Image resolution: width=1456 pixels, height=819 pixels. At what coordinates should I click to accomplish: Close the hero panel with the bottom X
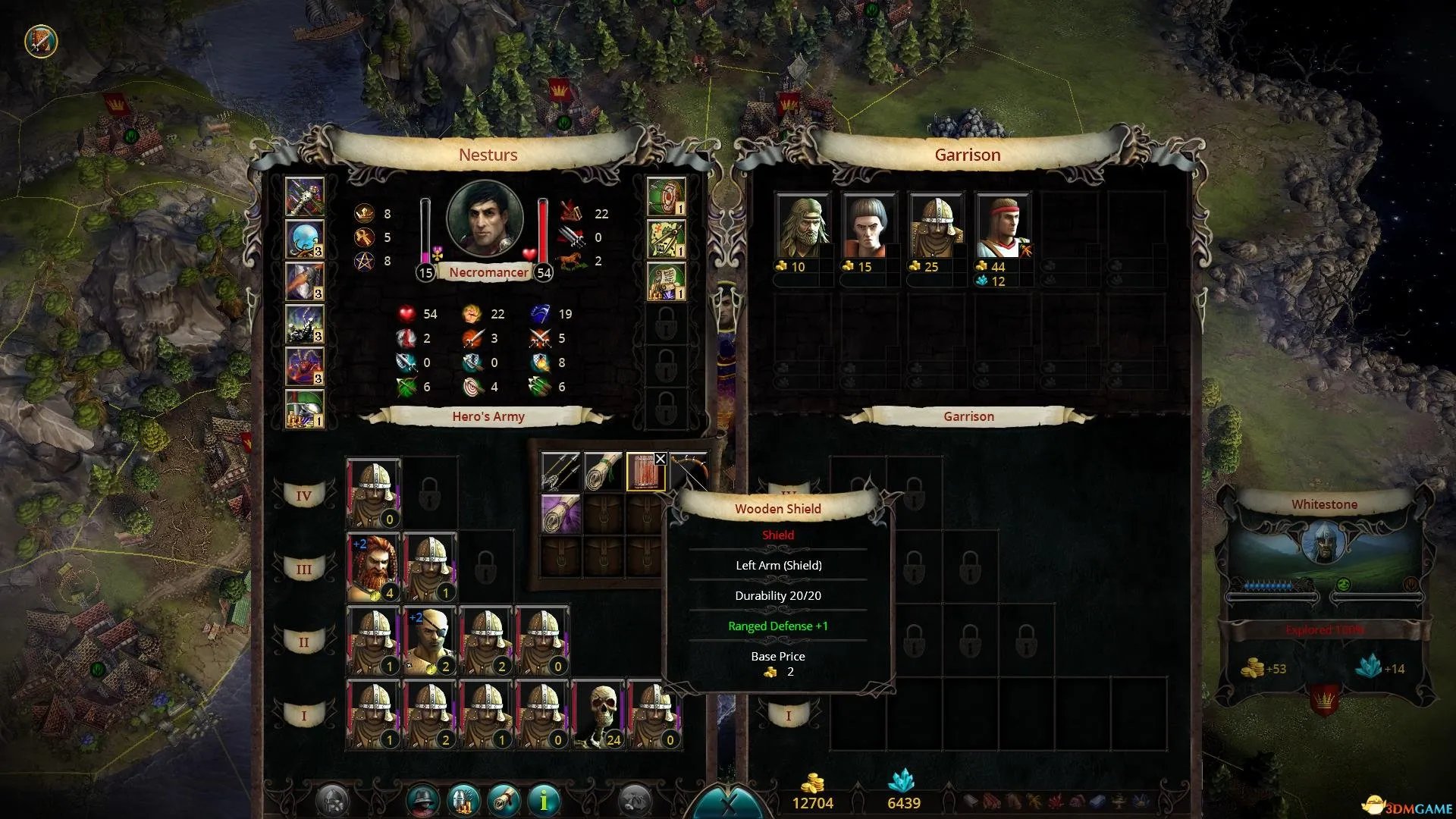click(729, 805)
